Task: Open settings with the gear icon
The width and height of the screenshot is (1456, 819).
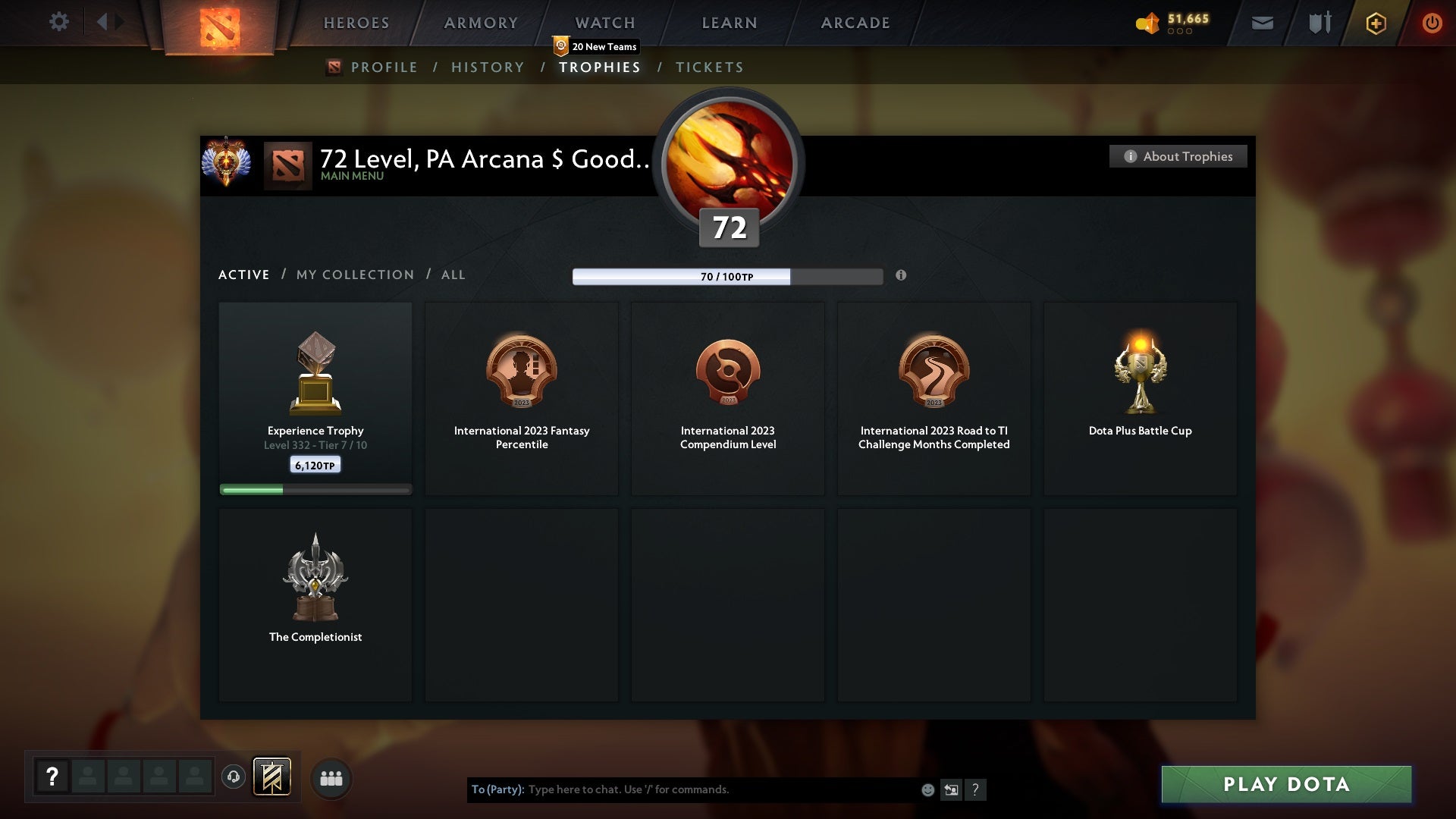Action: point(59,22)
